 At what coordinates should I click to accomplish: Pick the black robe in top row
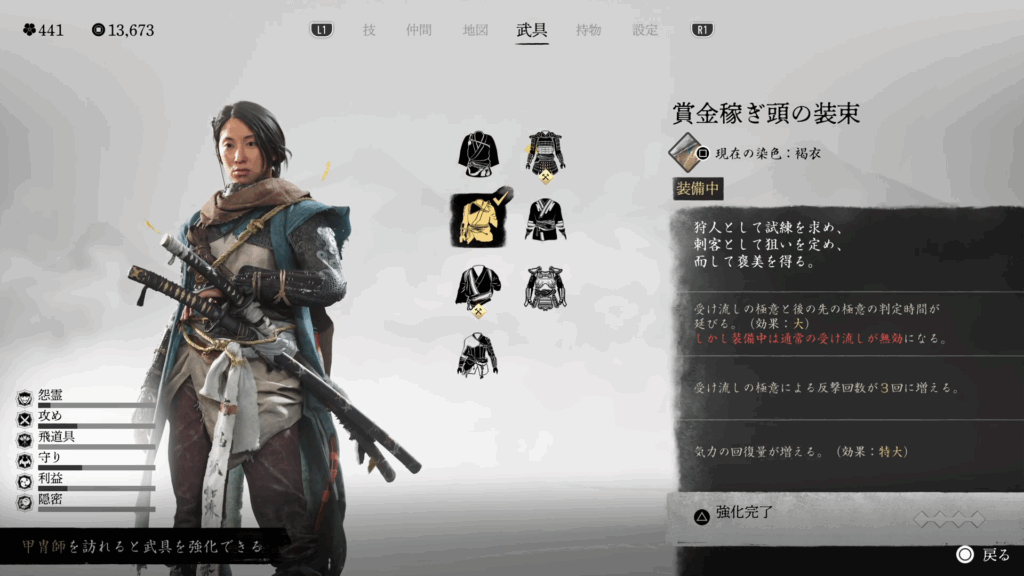tap(478, 154)
